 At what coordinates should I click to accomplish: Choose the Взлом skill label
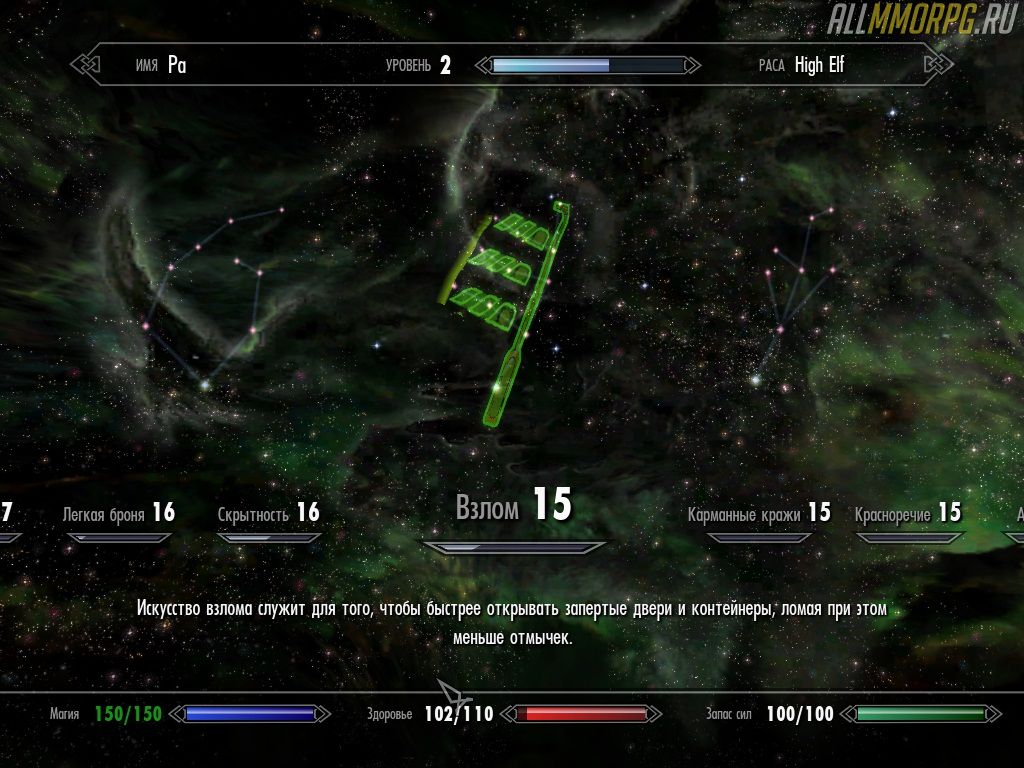click(513, 507)
